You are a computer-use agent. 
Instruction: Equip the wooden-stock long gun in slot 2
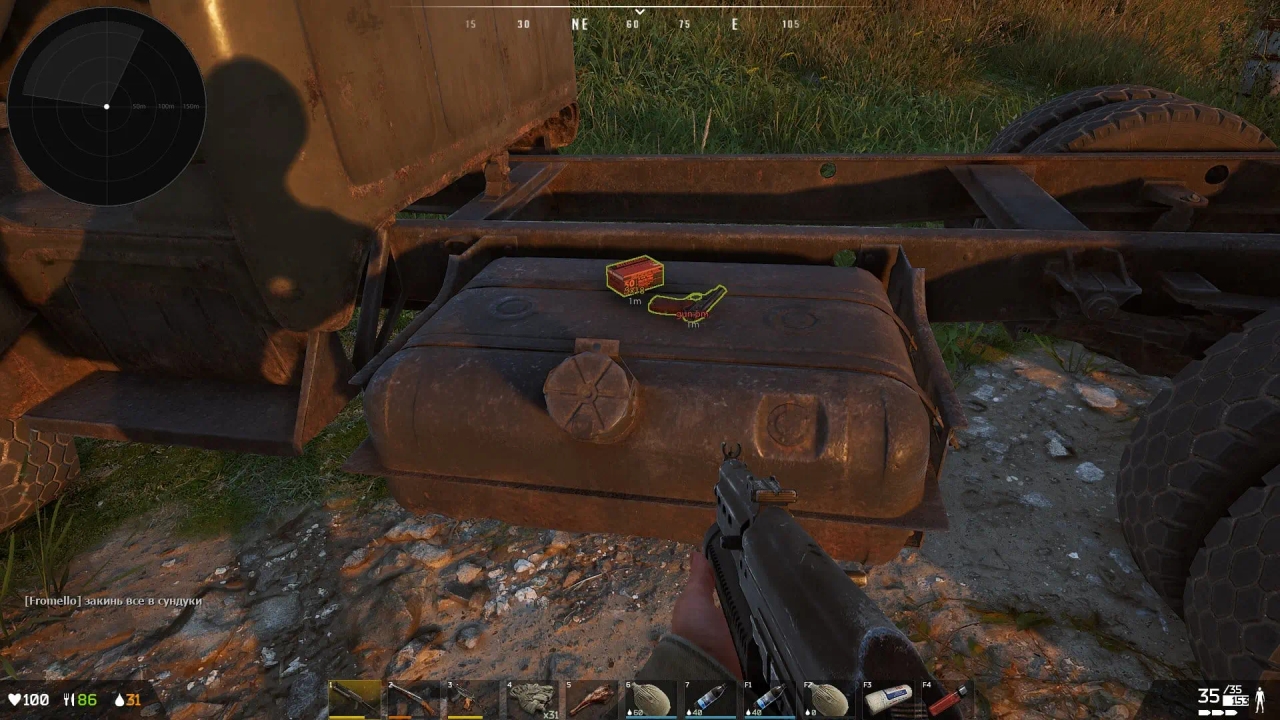tap(414, 699)
